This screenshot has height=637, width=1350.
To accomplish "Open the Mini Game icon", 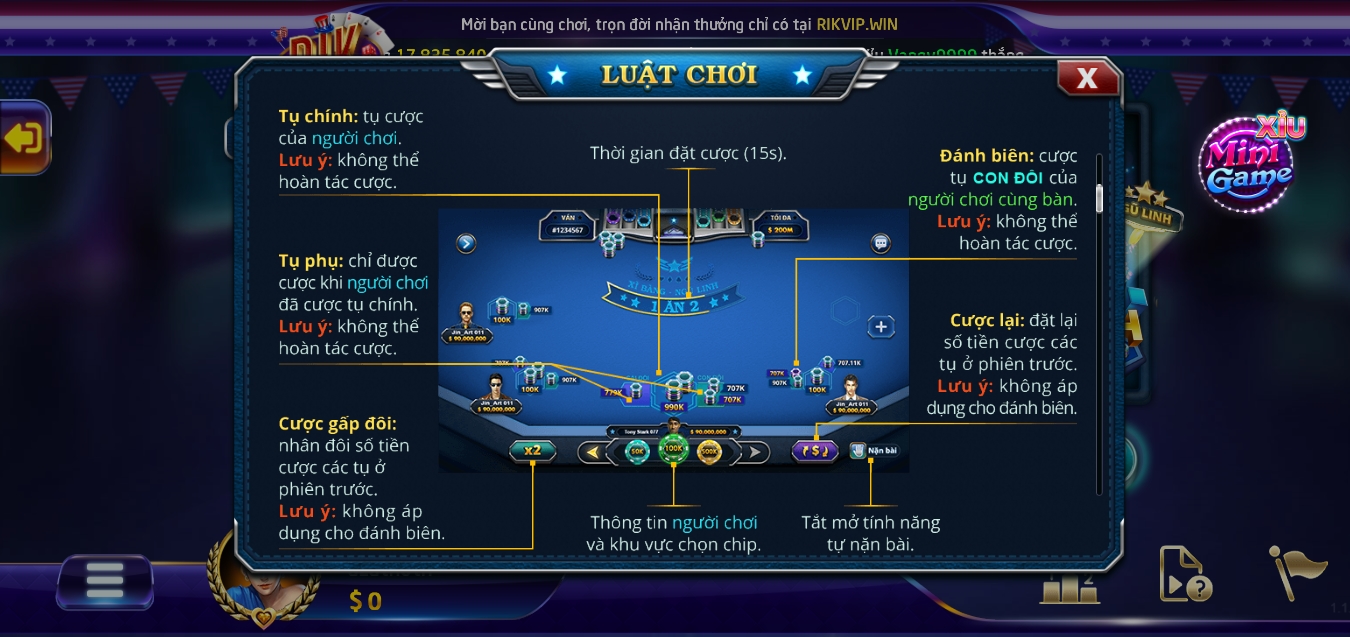I will [x=1250, y=165].
